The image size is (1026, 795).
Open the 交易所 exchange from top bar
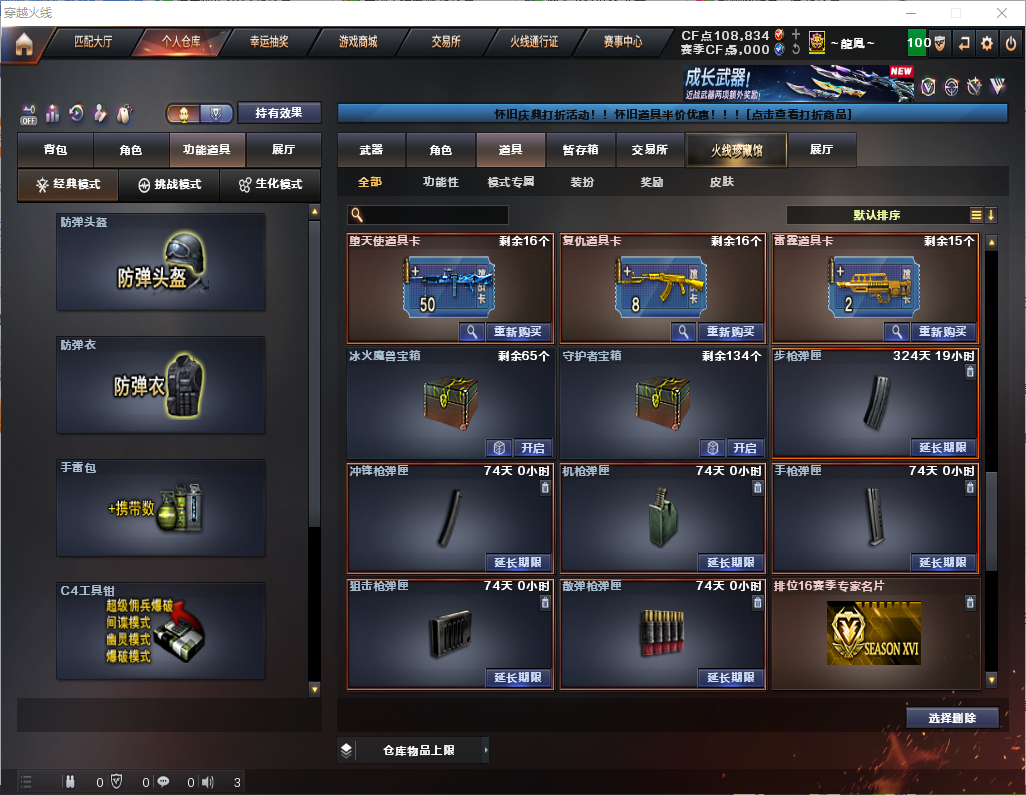446,42
